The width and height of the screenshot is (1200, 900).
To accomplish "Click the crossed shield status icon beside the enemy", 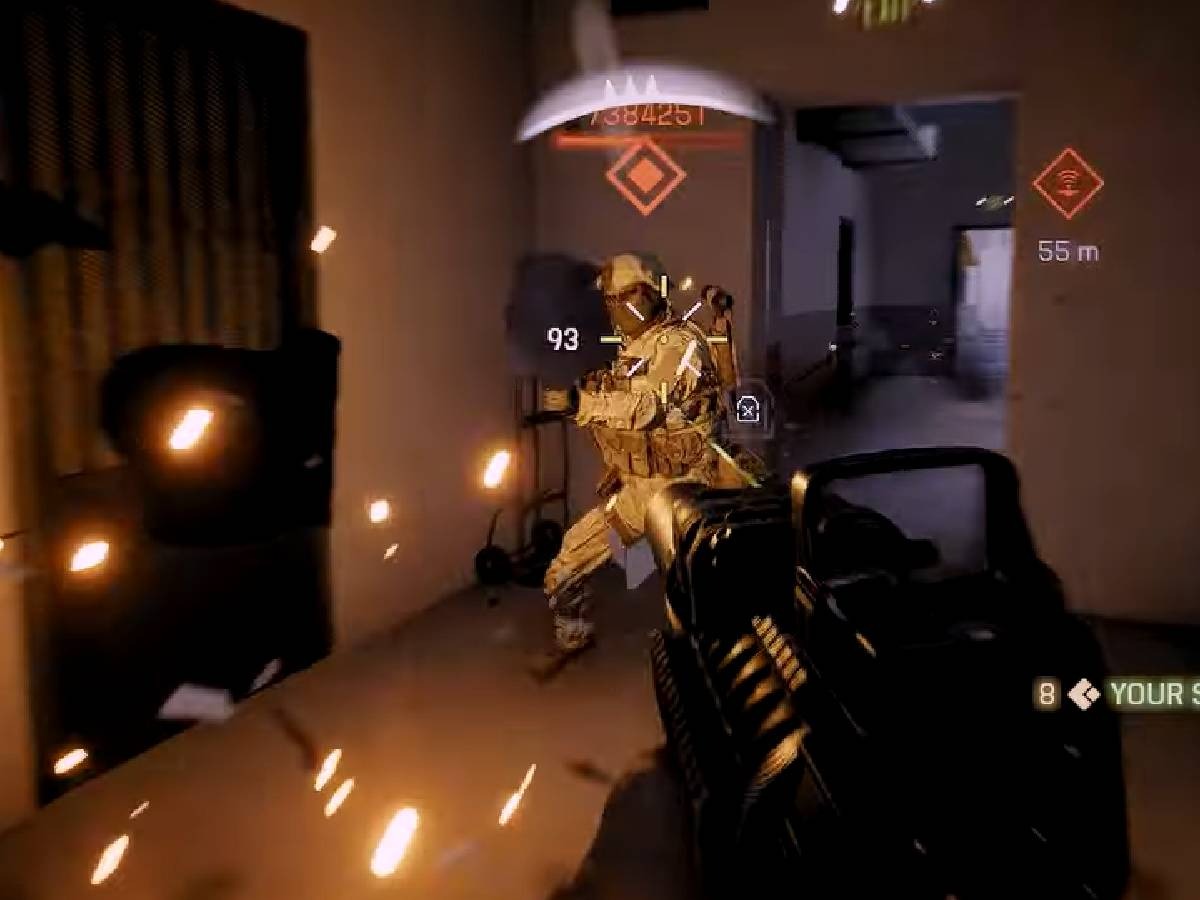I will click(x=747, y=407).
